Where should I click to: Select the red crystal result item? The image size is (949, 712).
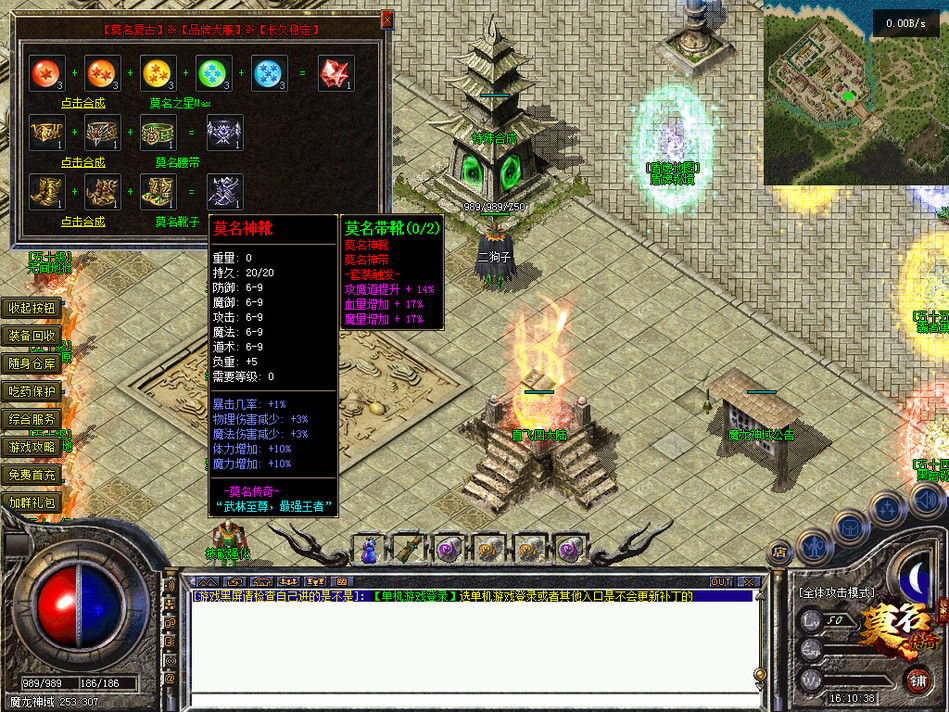click(x=336, y=73)
